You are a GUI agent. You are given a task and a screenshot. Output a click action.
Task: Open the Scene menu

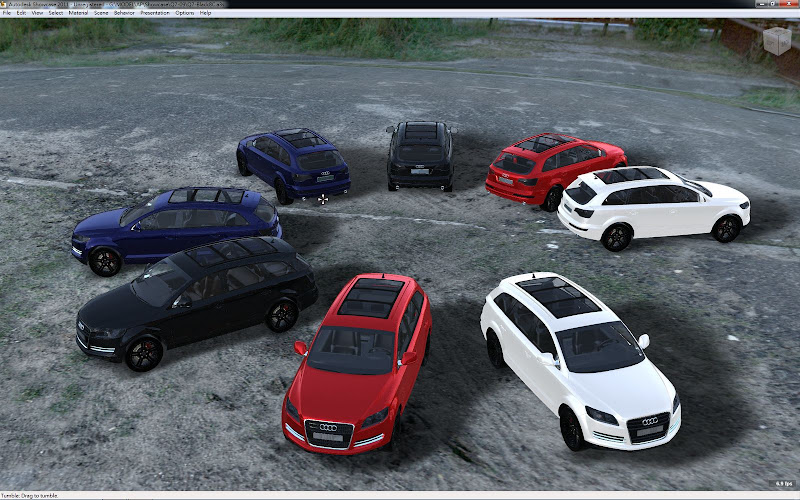point(101,13)
